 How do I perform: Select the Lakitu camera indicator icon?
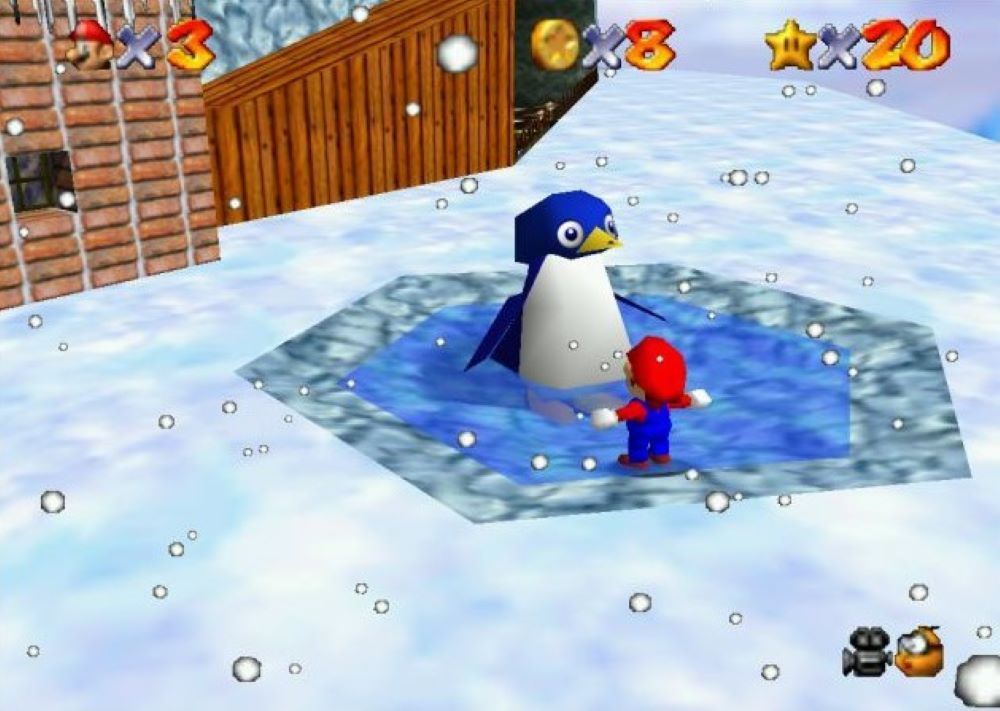919,650
